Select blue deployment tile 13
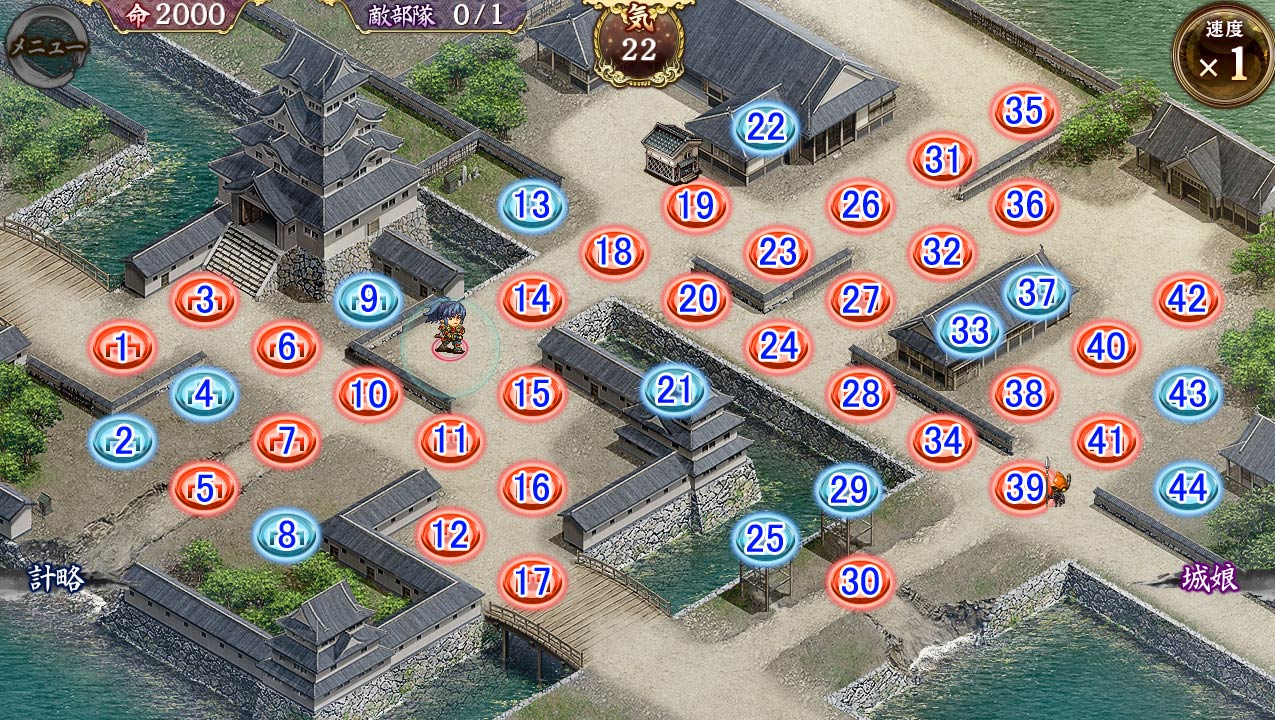Image resolution: width=1275 pixels, height=720 pixels. pos(533,206)
